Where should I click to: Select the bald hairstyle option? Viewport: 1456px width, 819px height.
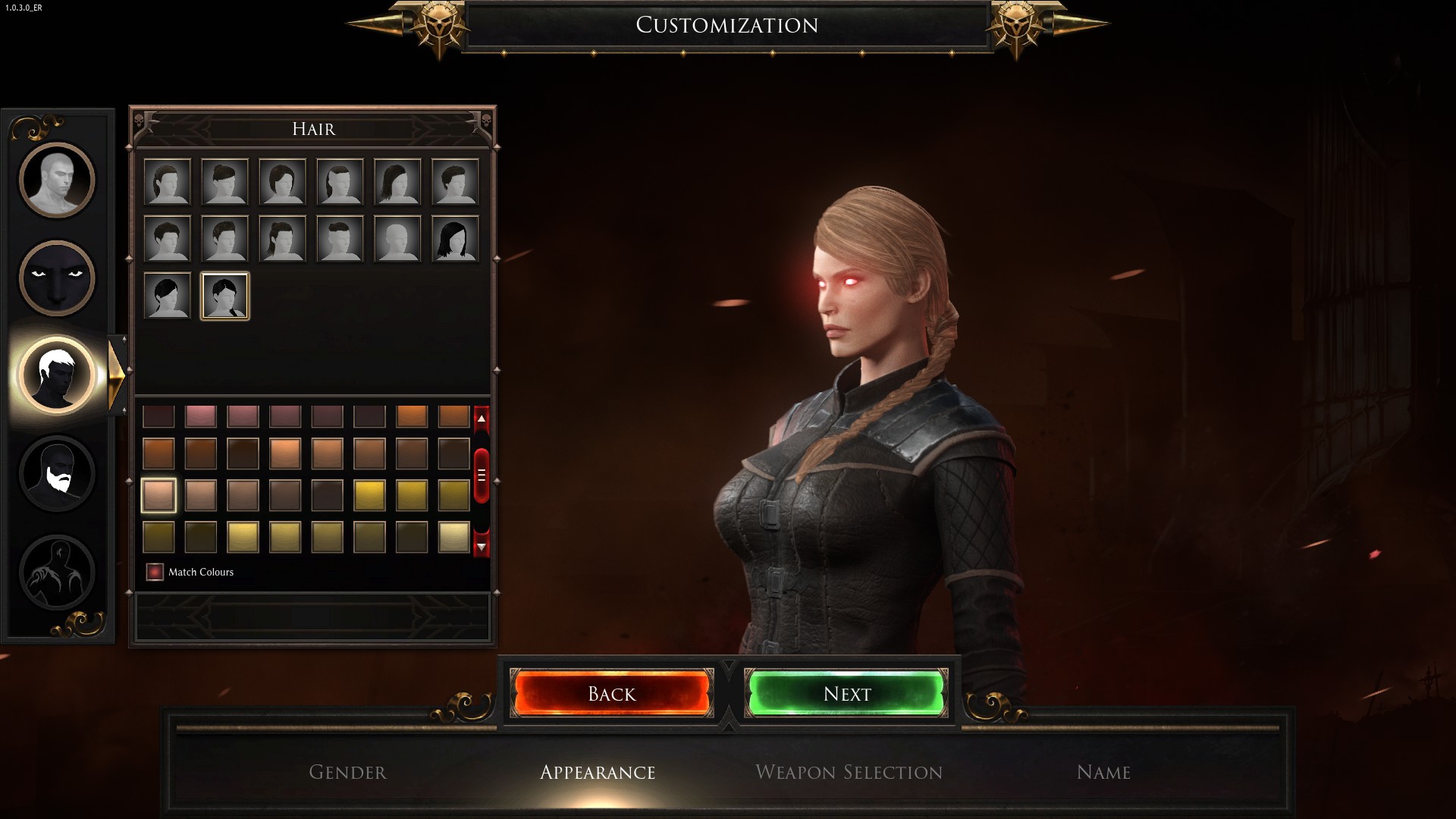click(397, 237)
